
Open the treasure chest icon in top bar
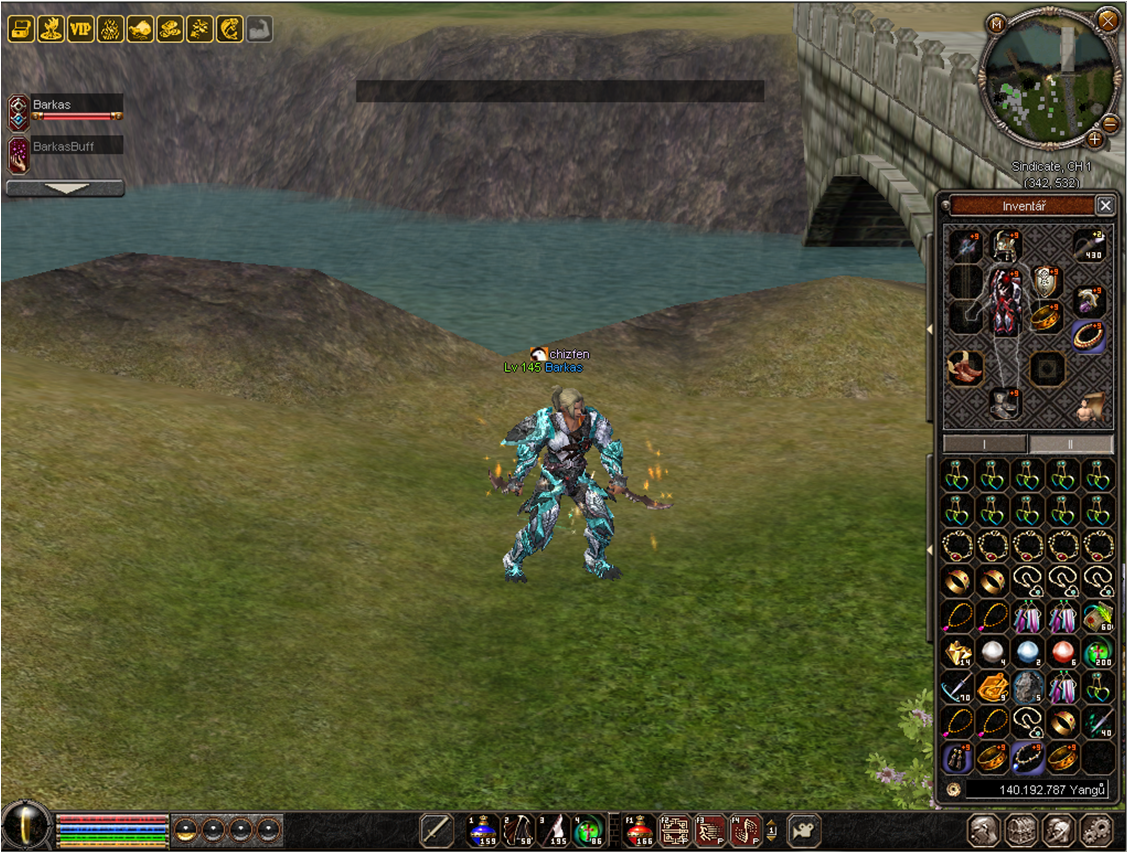point(21,29)
